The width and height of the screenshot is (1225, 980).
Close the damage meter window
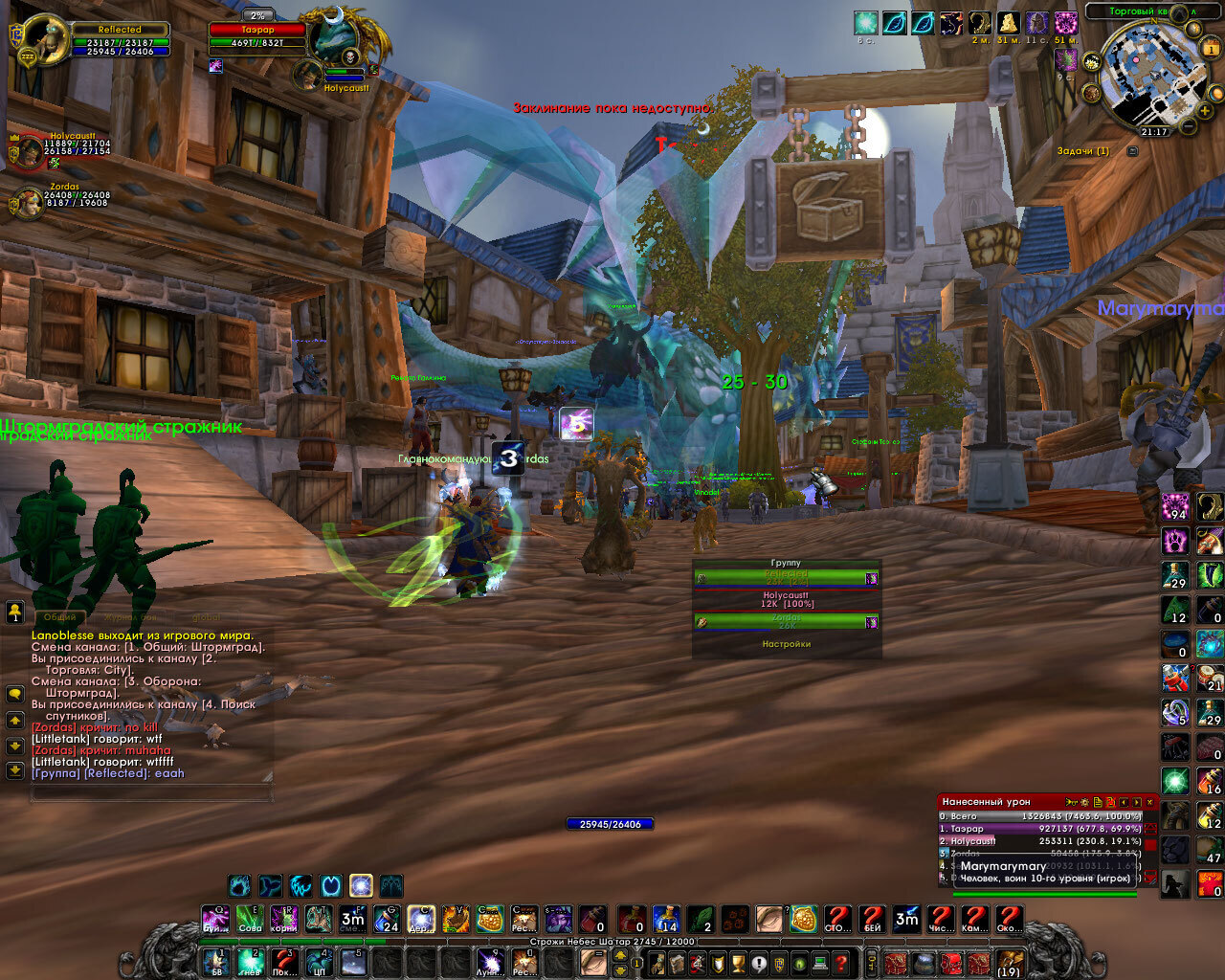(1149, 802)
